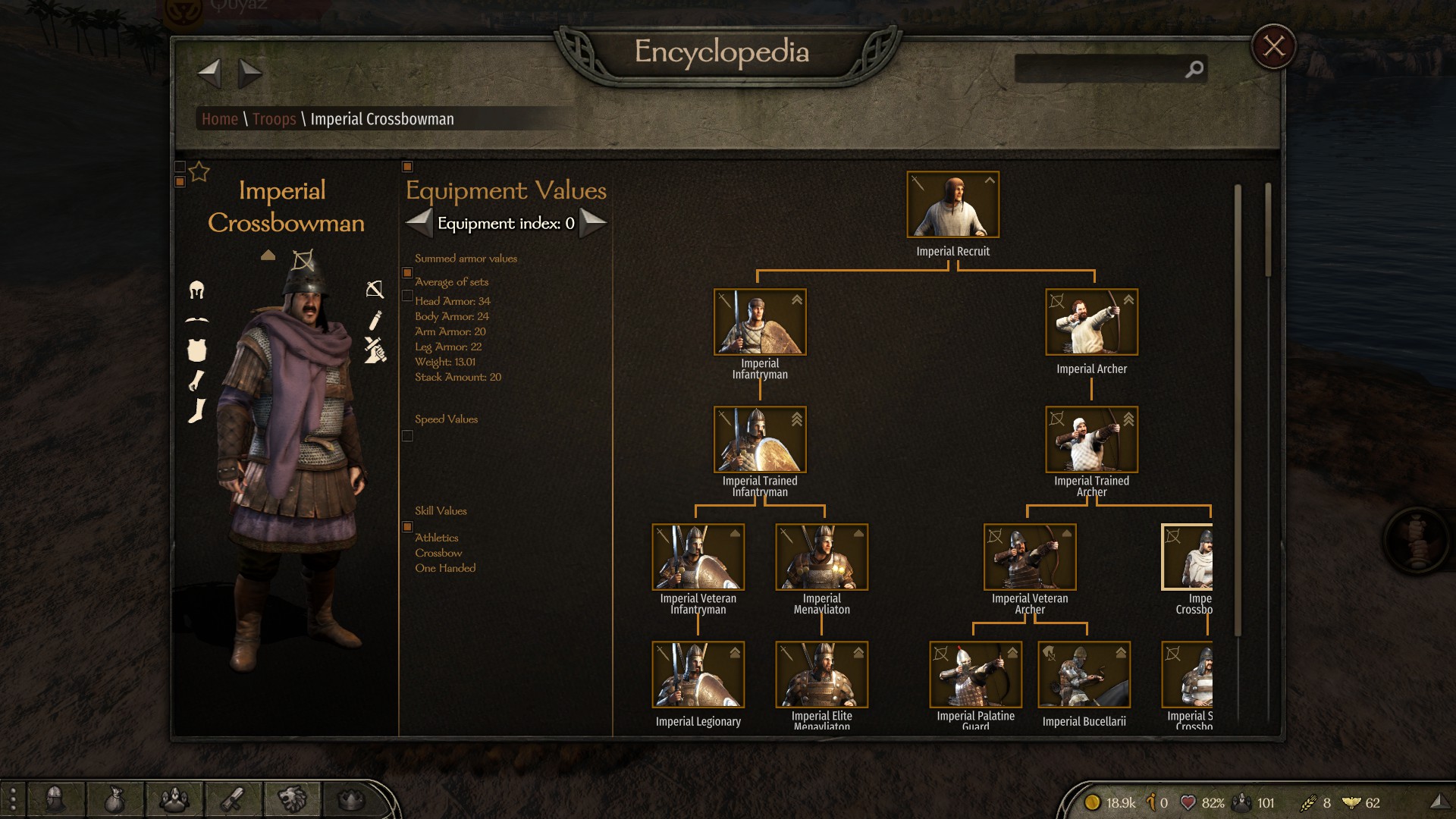Choose Imperial Veteran Archer in the tree
Image resolution: width=1456 pixels, height=819 pixels.
point(1029,557)
